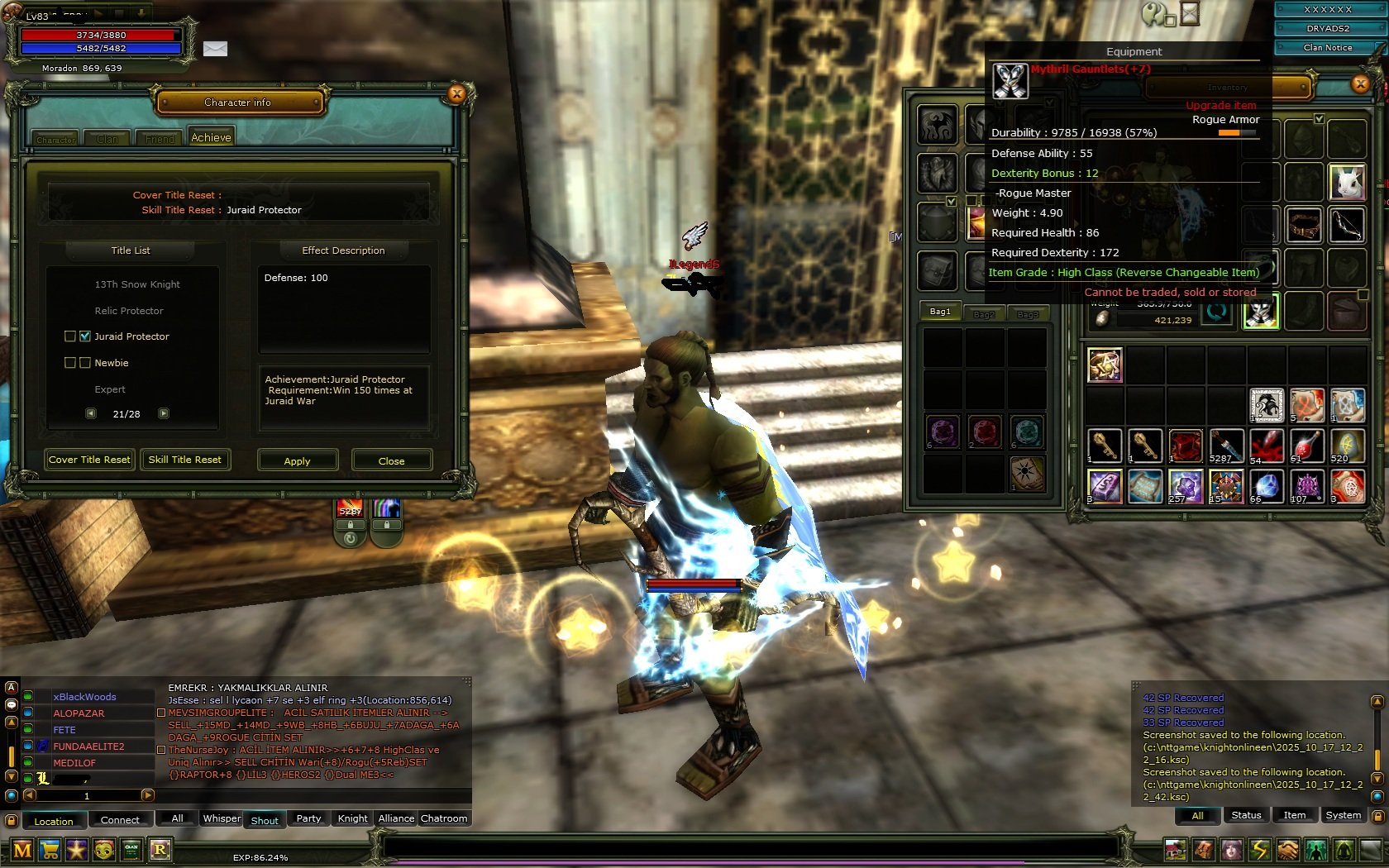Go to next title list page

(164, 413)
